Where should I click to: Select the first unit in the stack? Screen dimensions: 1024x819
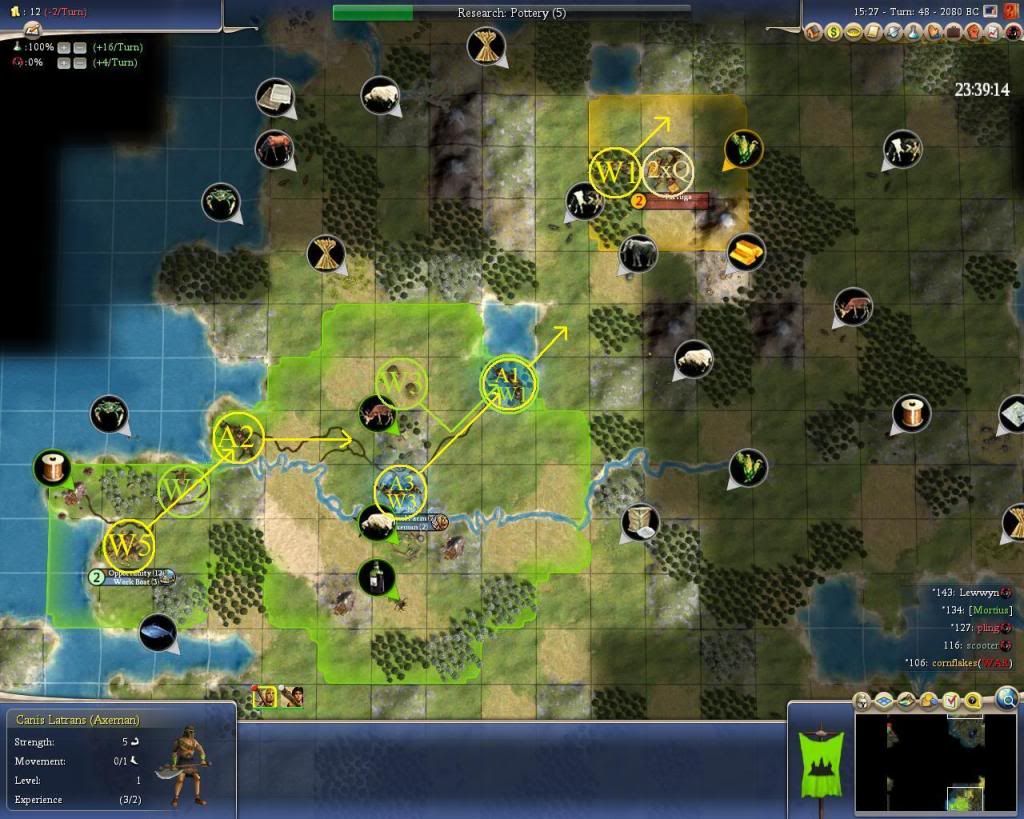pos(266,696)
